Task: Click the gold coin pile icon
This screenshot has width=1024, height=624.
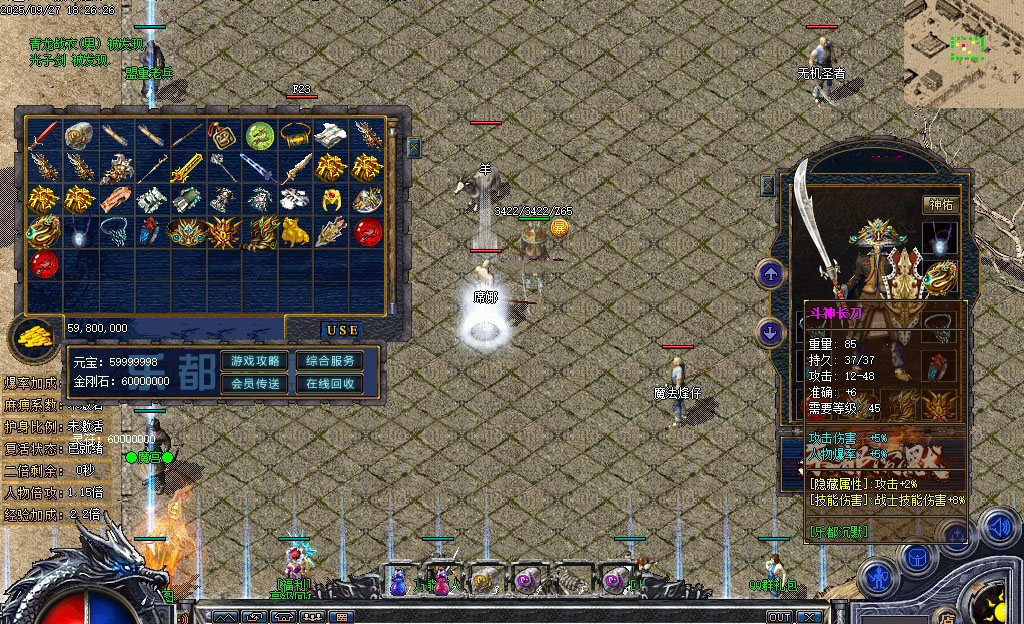Action: click(36, 338)
